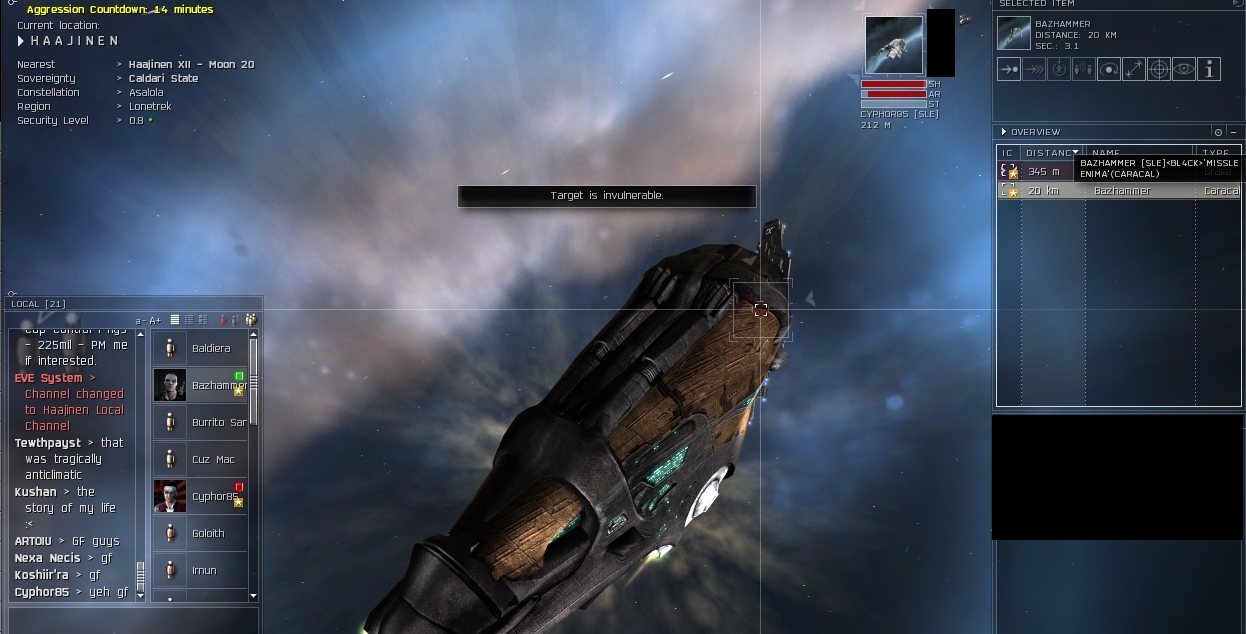This screenshot has width=1246, height=634.
Task: Select the Bazhammer Caracal overview row
Action: coord(1120,190)
